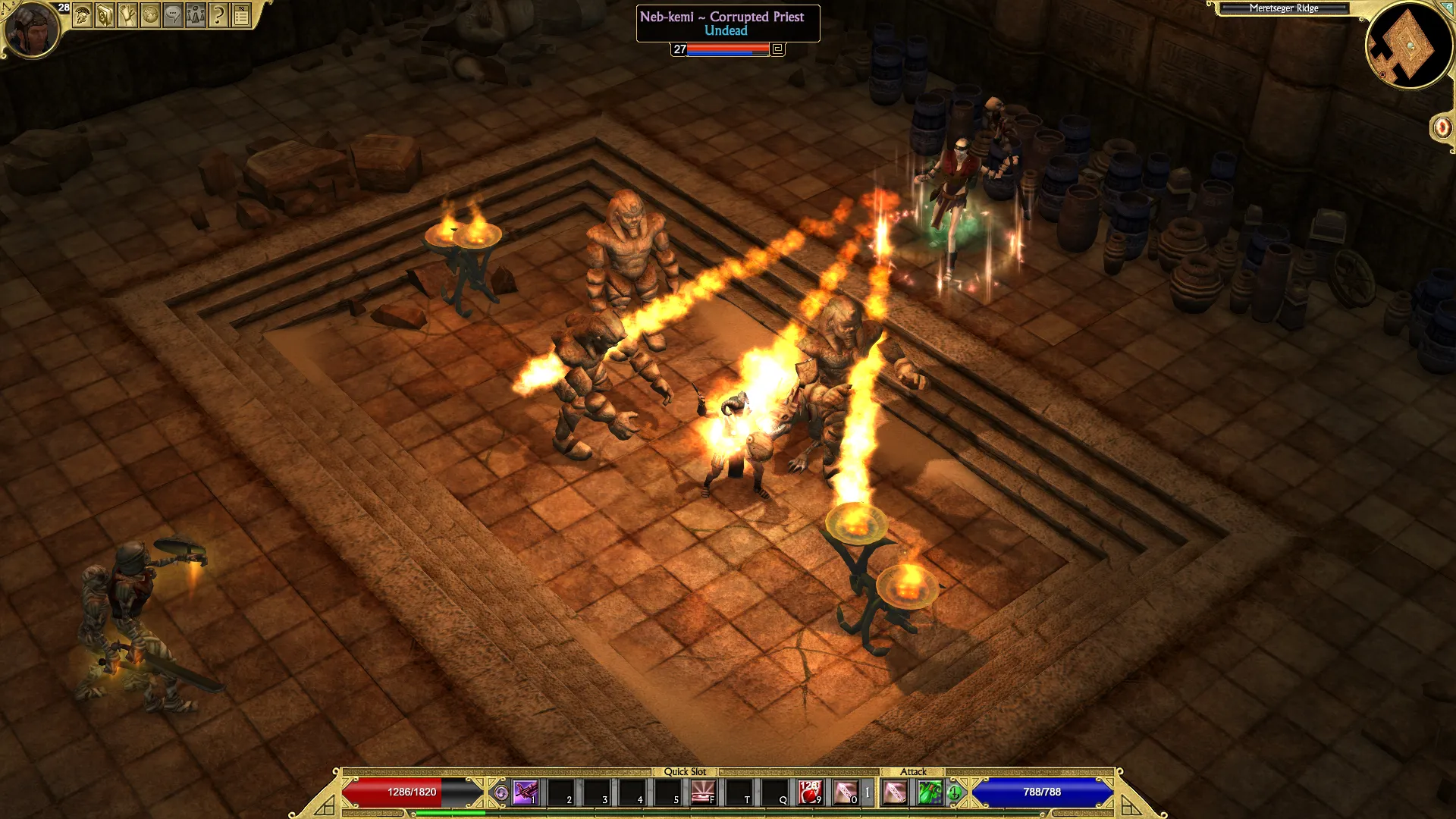
Task: Activate the skill in quick slot F
Action: click(703, 792)
